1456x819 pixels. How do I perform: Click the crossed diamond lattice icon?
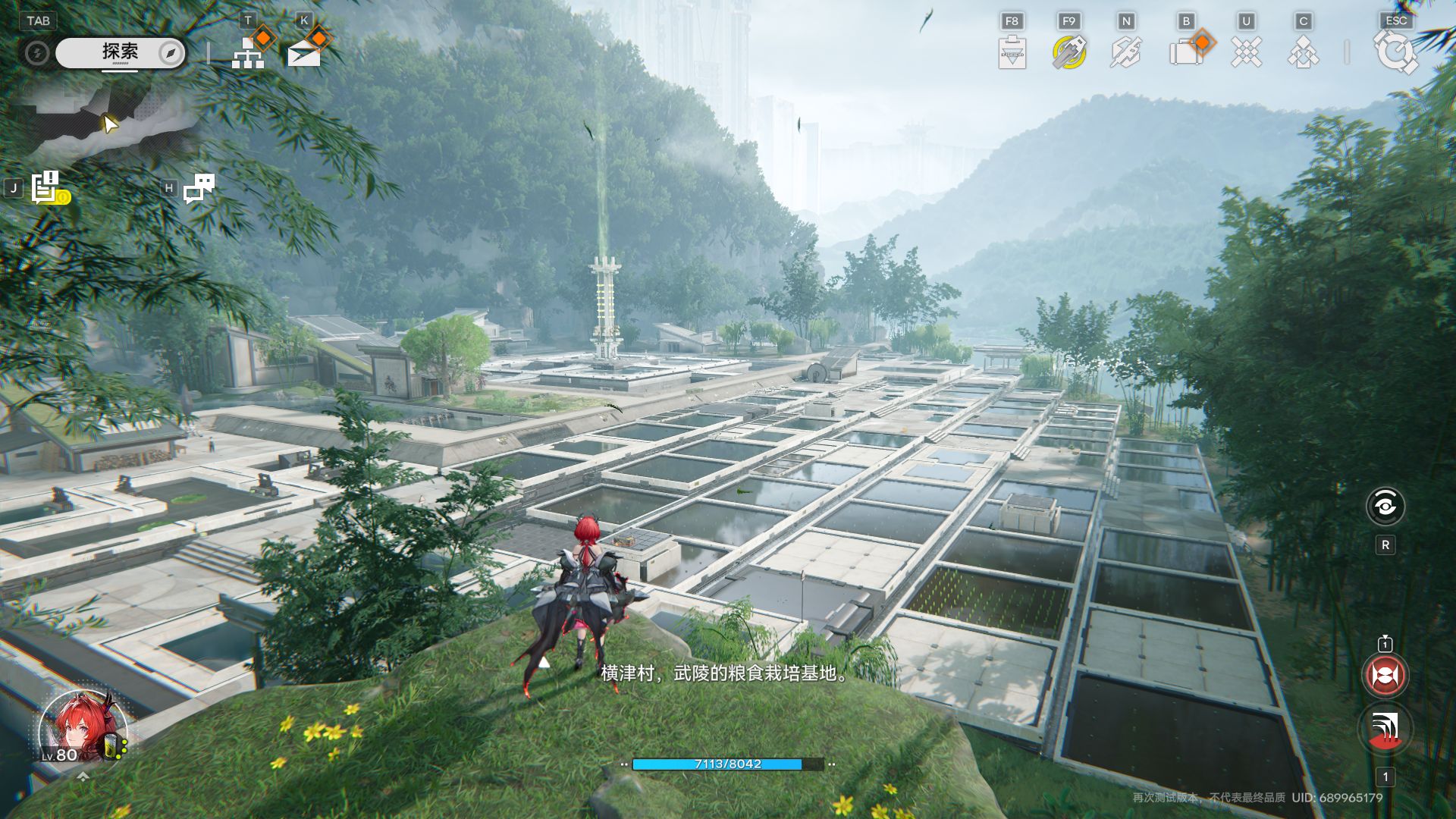click(x=1245, y=53)
